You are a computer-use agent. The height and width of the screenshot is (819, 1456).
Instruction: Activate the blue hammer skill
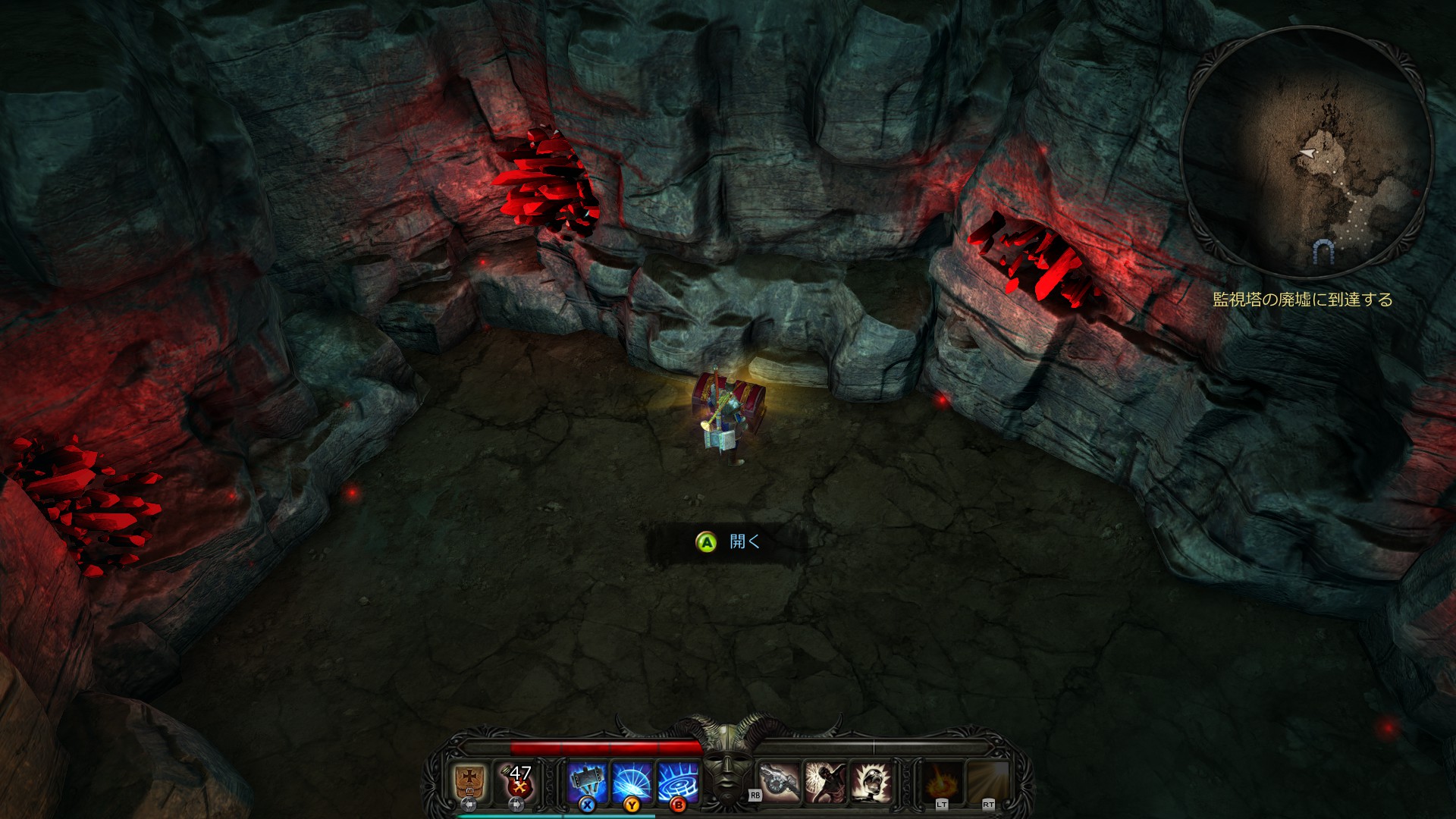(587, 781)
